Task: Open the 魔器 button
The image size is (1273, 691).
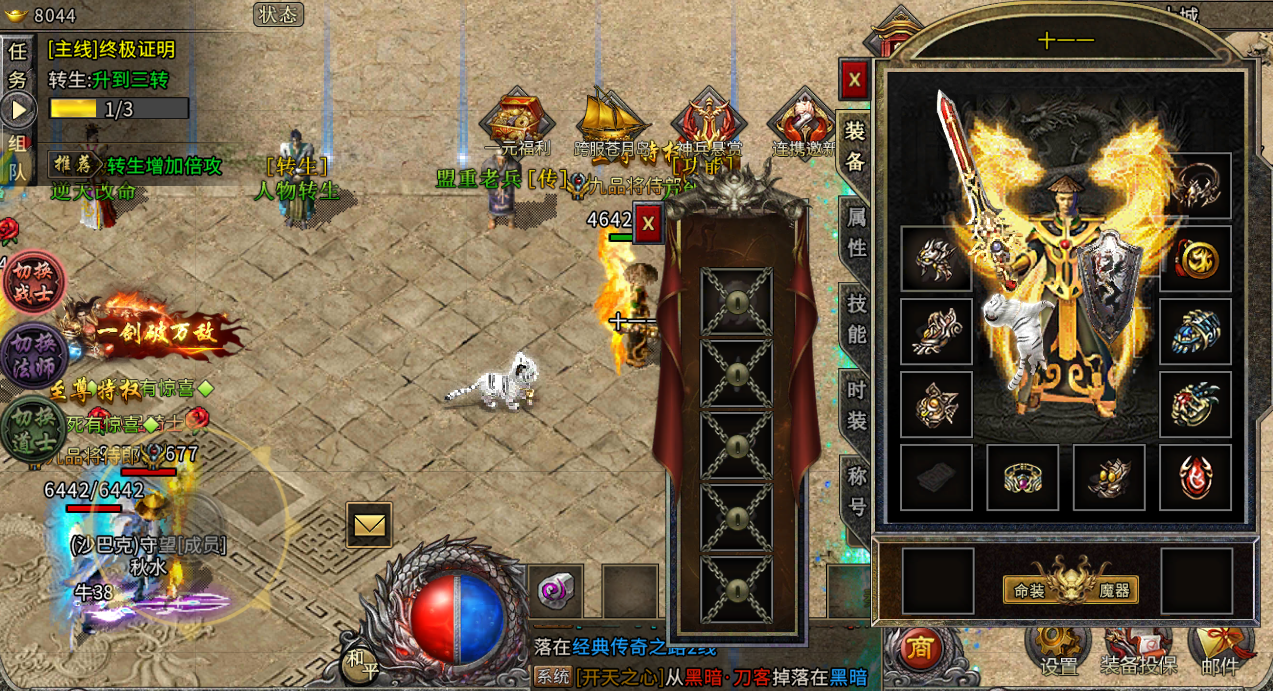Action: point(1114,591)
